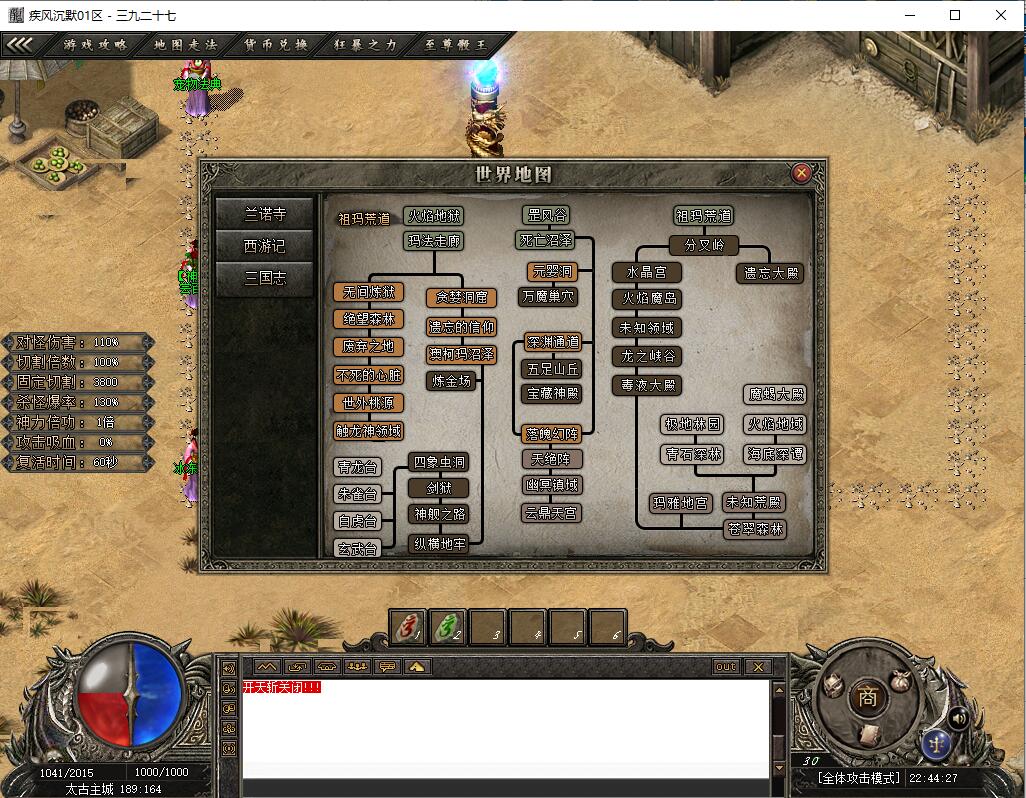
Task: Select the 无间炼狱 map node
Action: coord(369,292)
